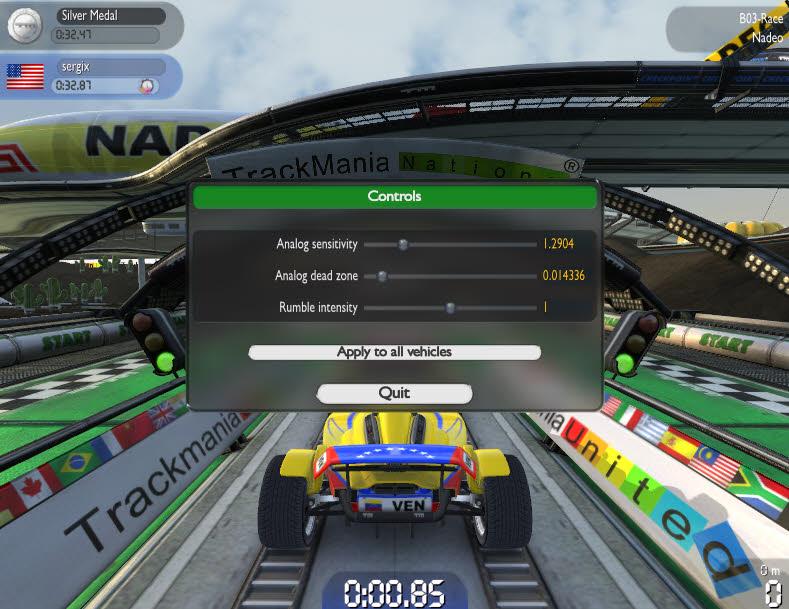
Task: Click the Analog dead zone slider handle
Action: 381,275
